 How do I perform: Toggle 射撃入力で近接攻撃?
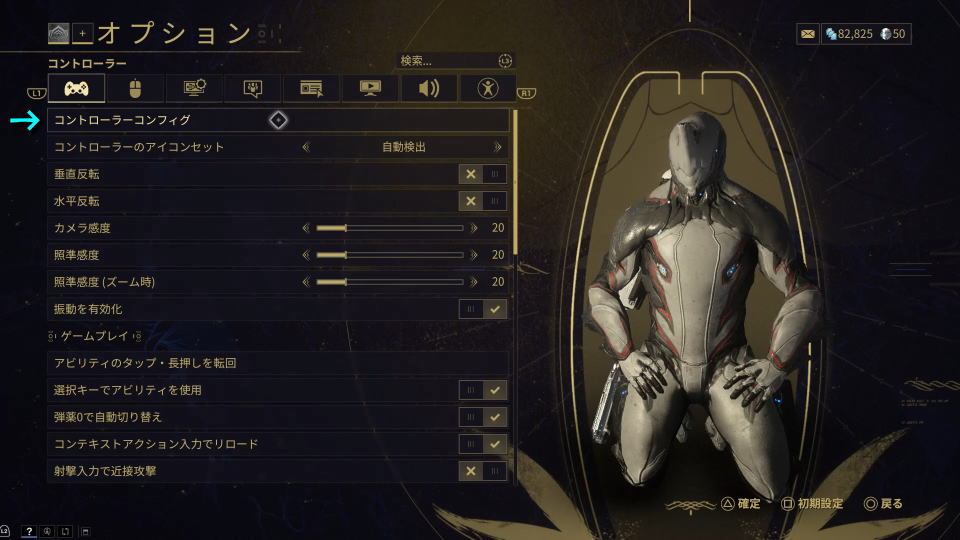tap(483, 470)
